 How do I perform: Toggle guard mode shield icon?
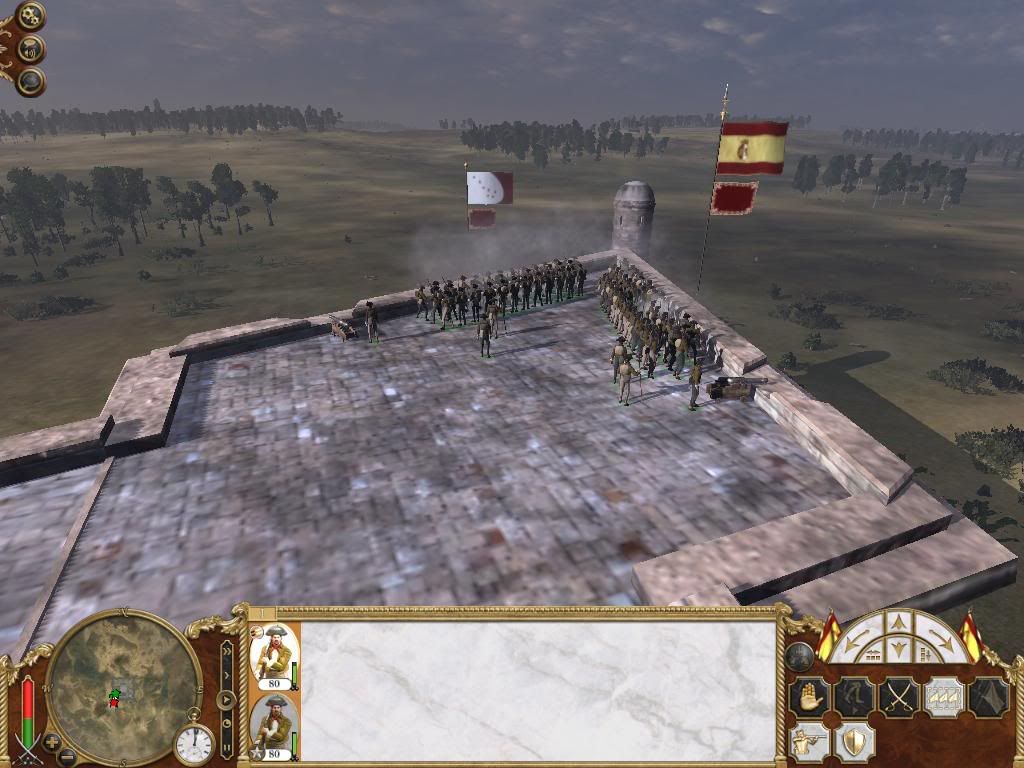pyautogui.click(x=853, y=742)
